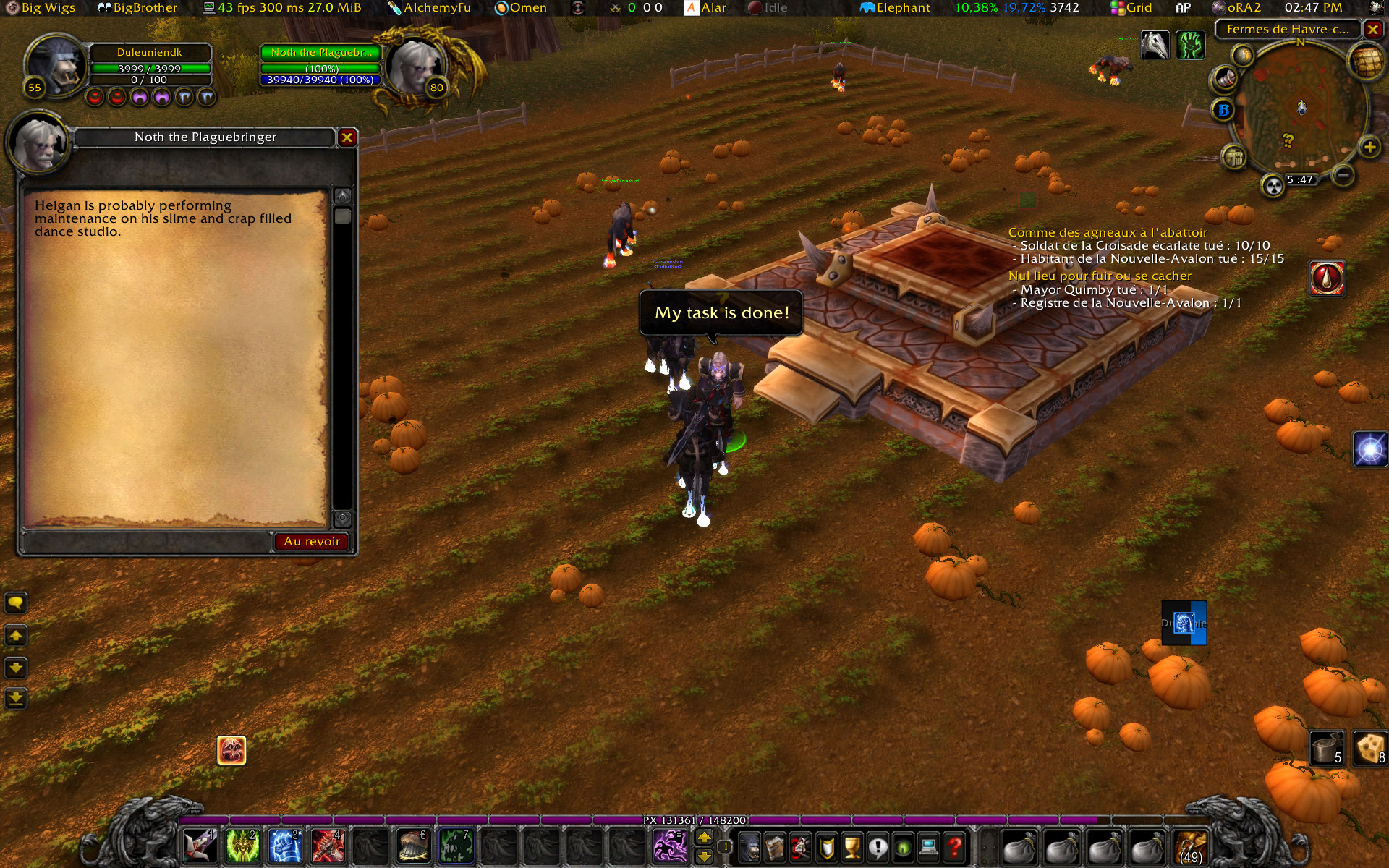
Task: Zoom in on the minimap
Action: (1369, 148)
